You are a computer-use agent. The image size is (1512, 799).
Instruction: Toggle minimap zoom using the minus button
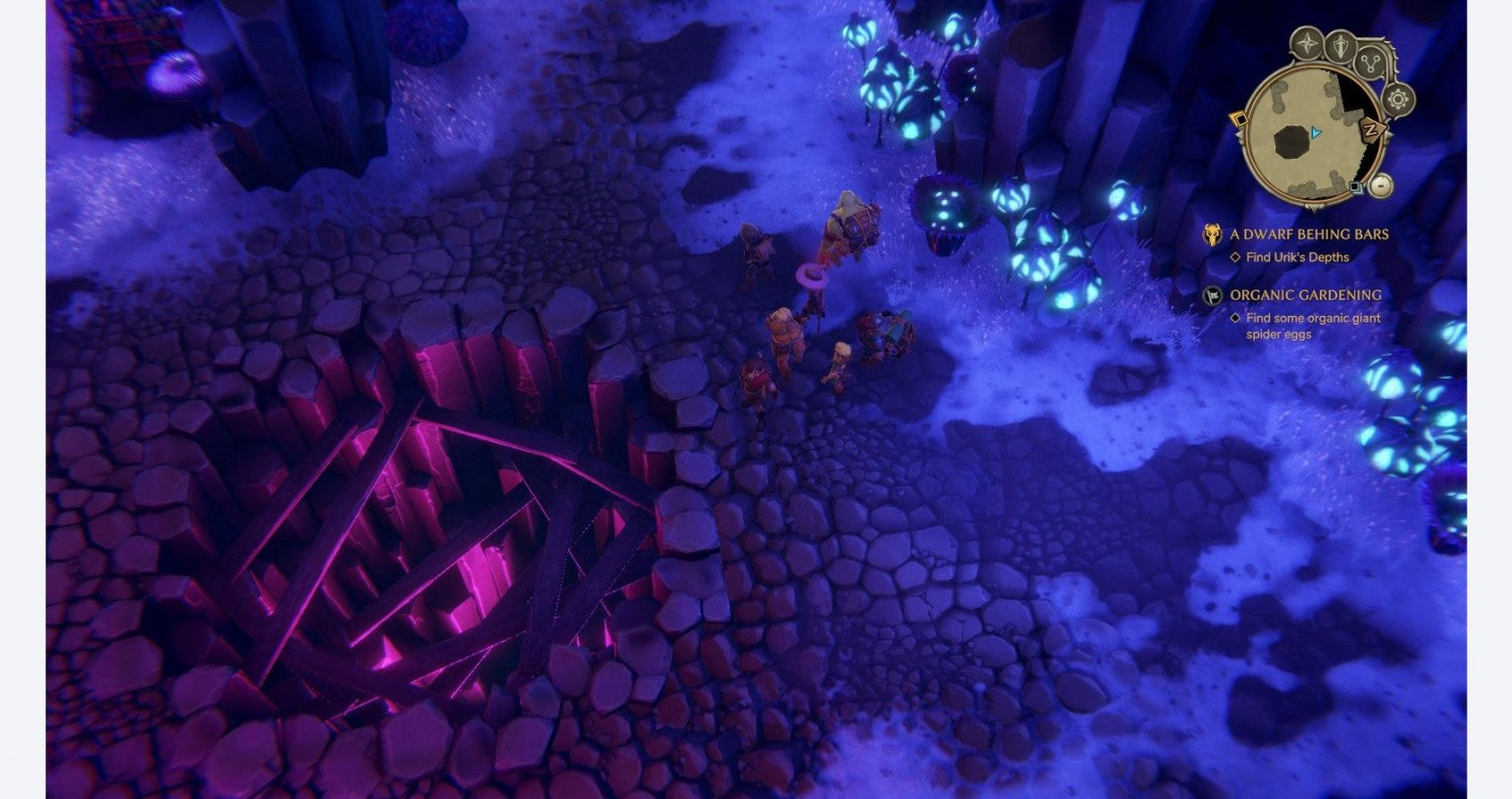coord(1381,186)
